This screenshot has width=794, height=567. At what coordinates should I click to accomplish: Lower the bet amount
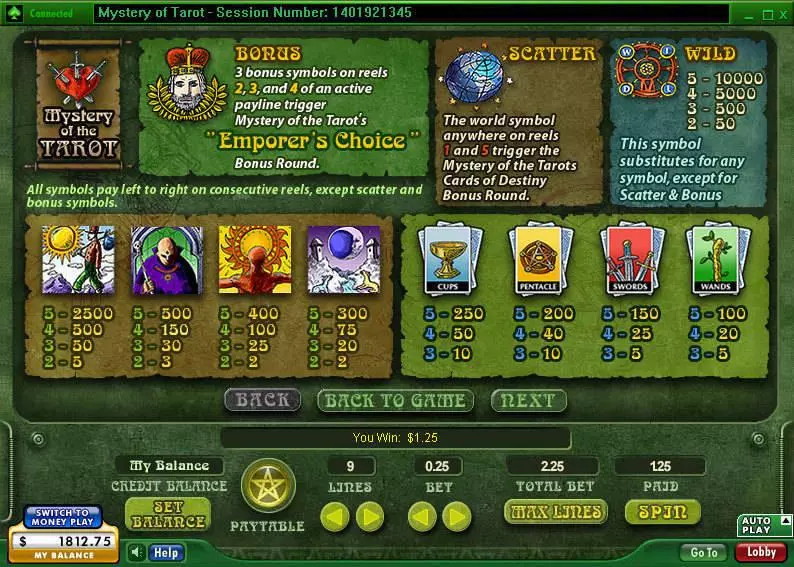[423, 516]
